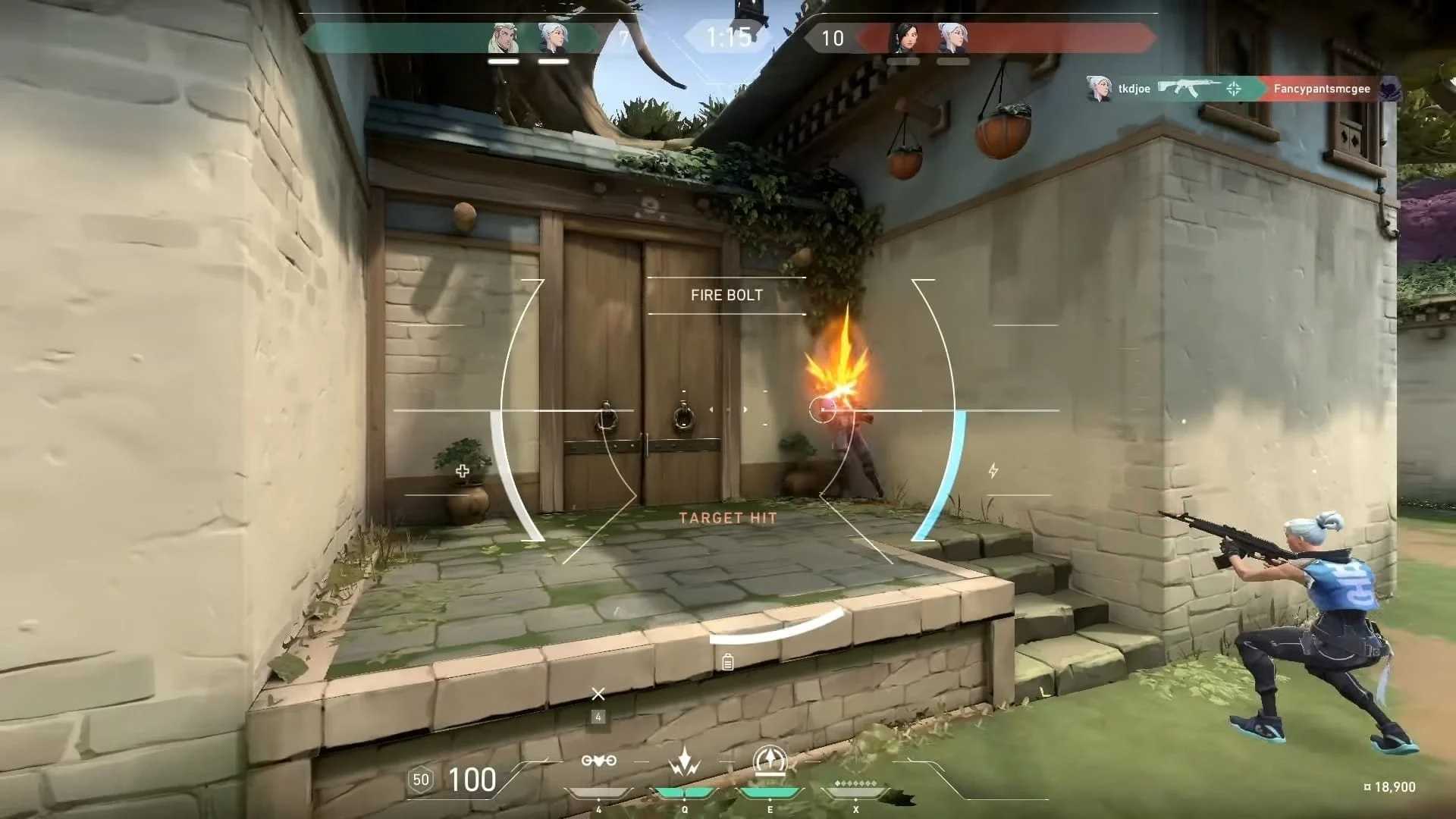This screenshot has height=819, width=1456.
Task: Click the headshot crosshair icon in the killfeed
Action: [x=1234, y=88]
